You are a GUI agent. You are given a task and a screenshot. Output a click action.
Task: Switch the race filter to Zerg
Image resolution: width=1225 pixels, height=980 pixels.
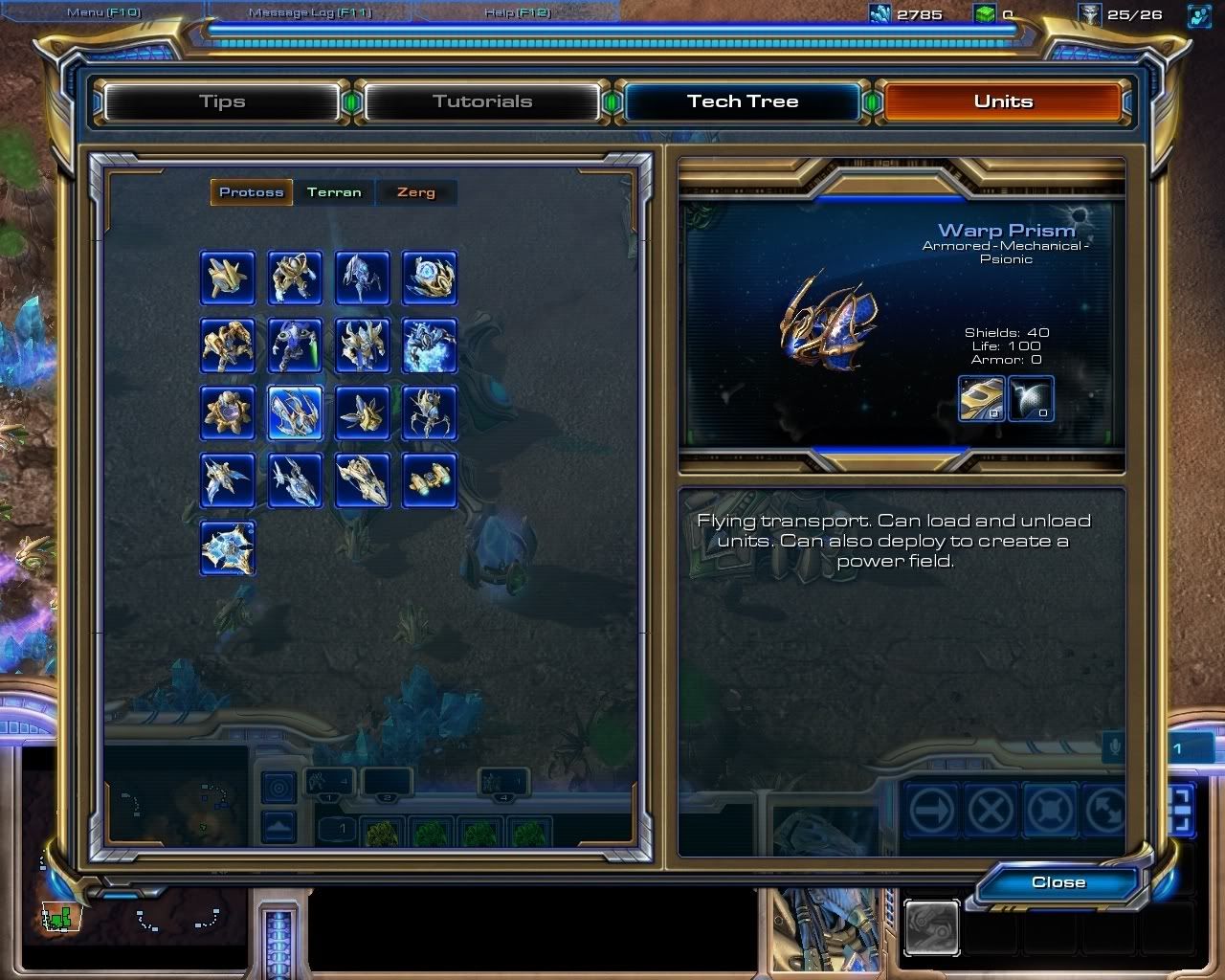coord(415,192)
